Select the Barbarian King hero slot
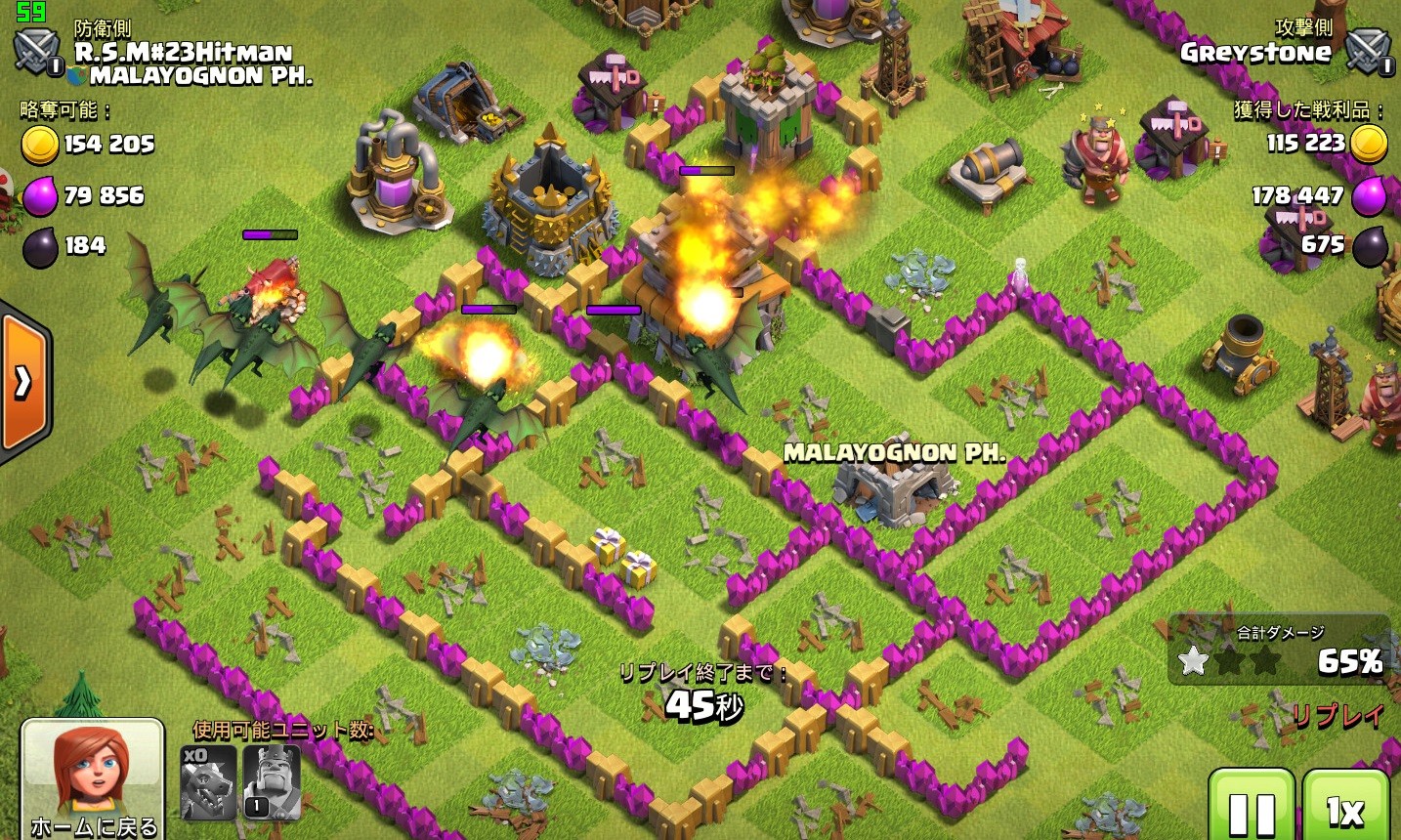 point(271,782)
